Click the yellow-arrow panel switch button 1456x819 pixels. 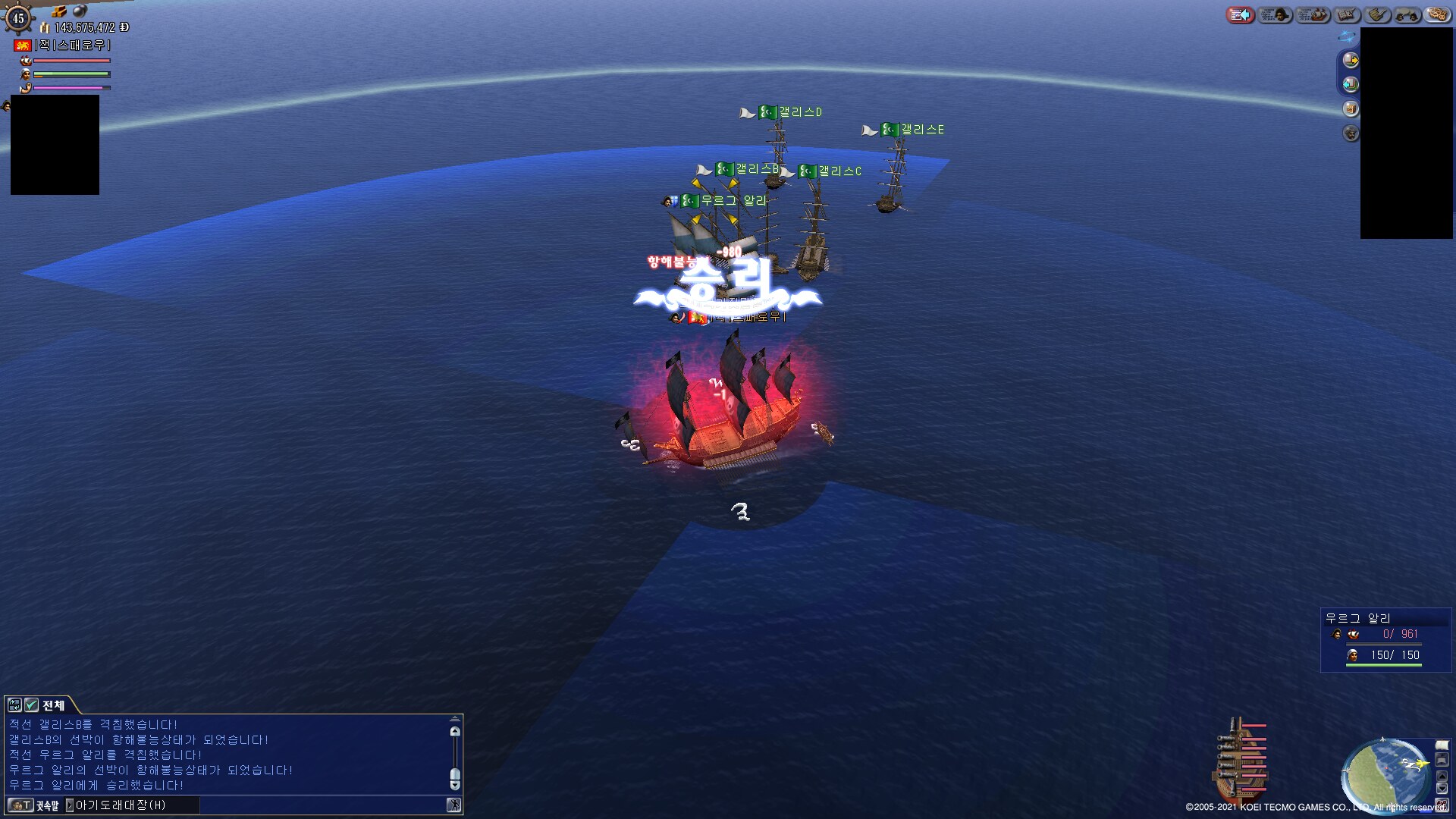point(1351,60)
